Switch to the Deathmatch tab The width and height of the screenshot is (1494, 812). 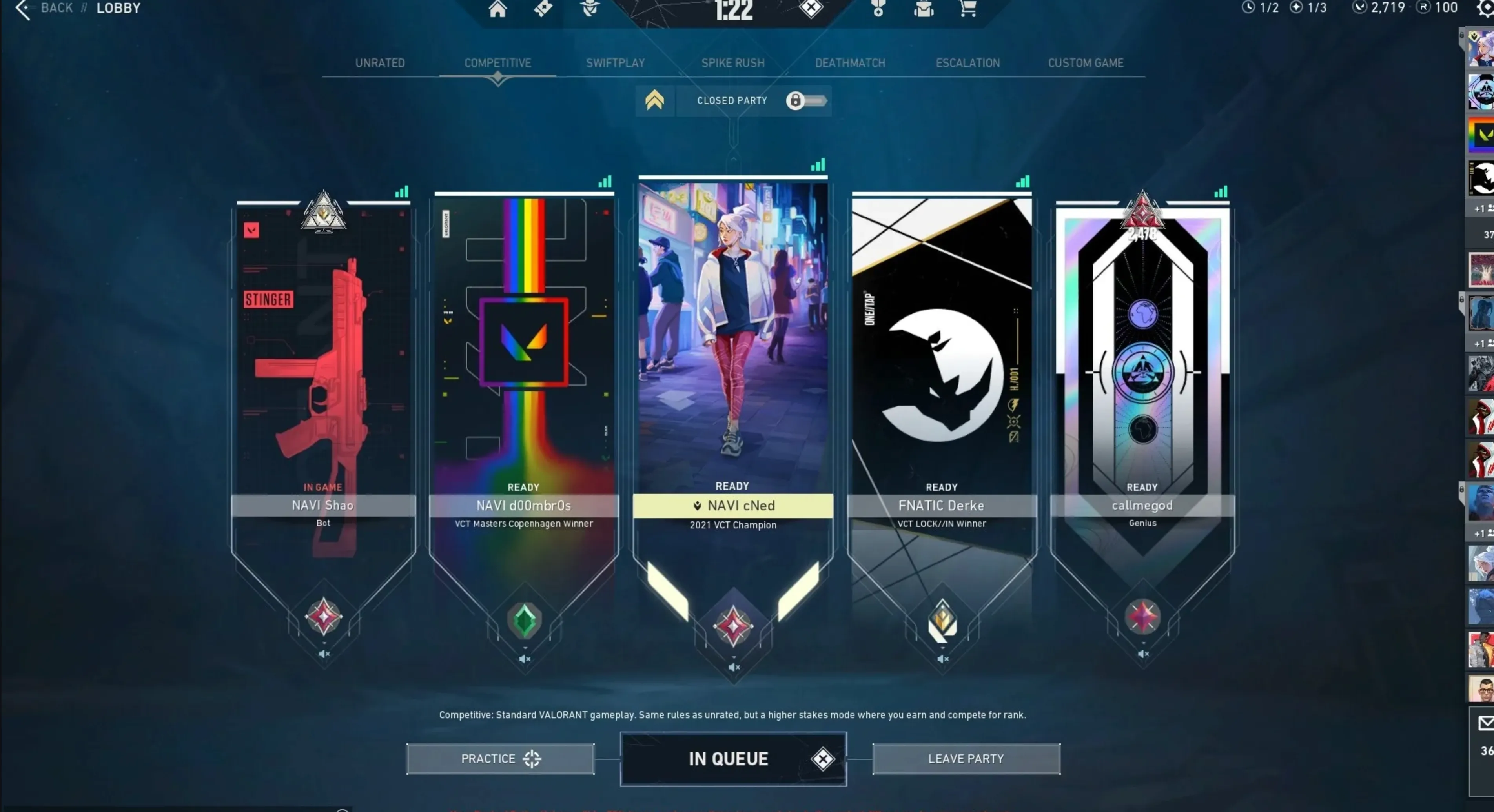(x=850, y=63)
